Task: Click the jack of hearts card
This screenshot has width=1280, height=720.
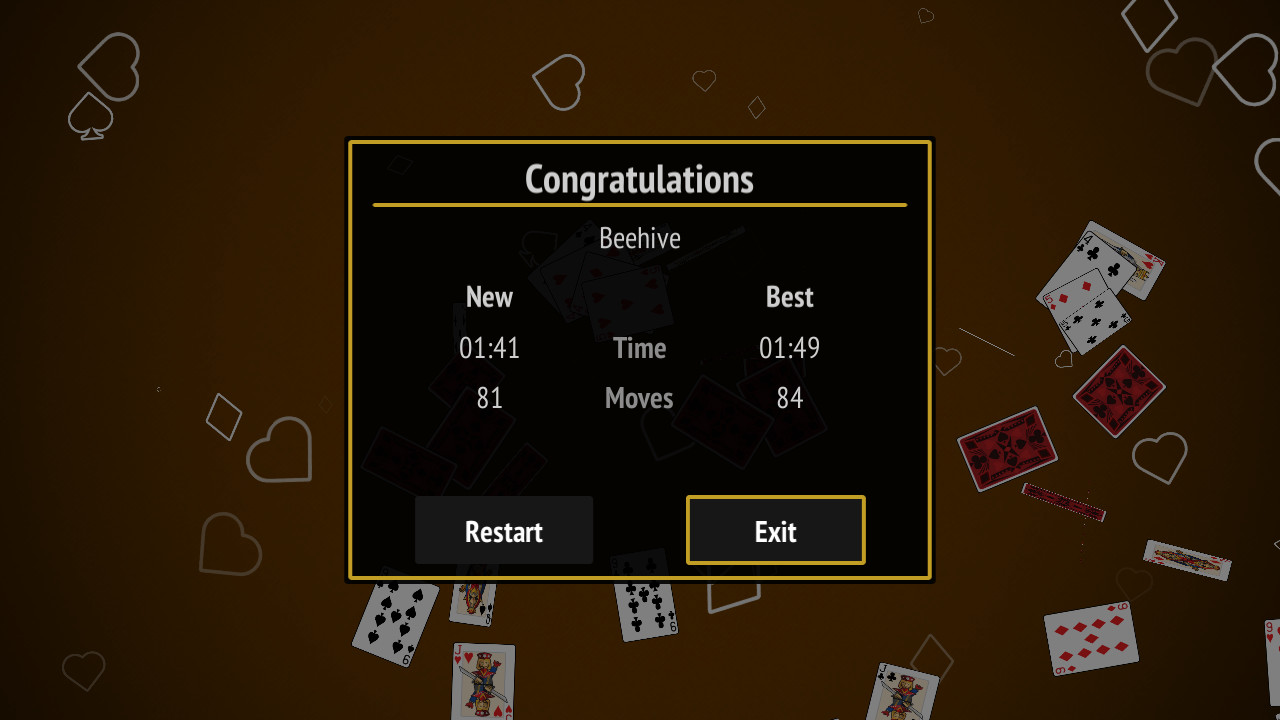Action: coord(483,685)
